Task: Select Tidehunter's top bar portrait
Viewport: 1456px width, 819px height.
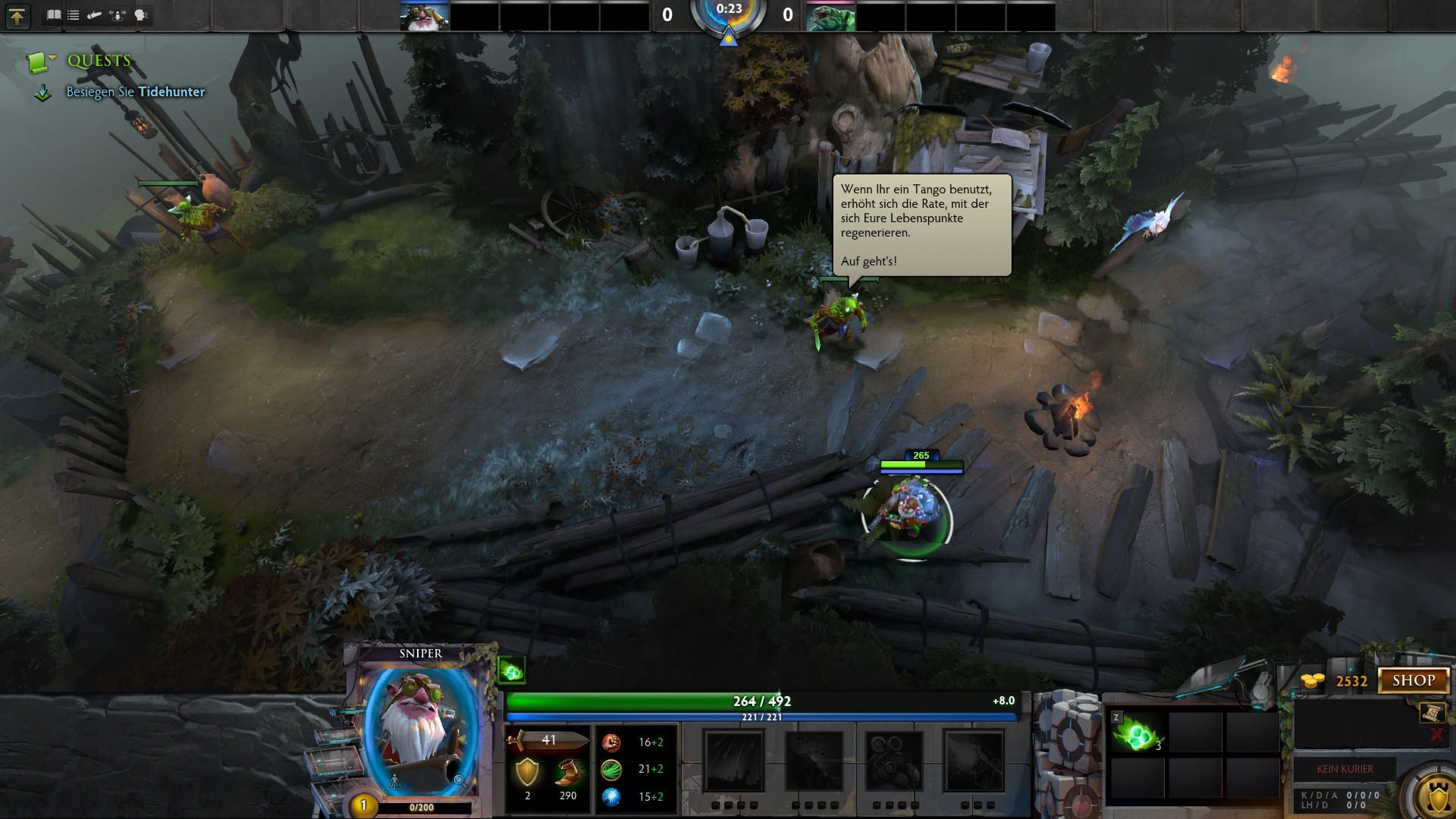Action: coord(830,17)
